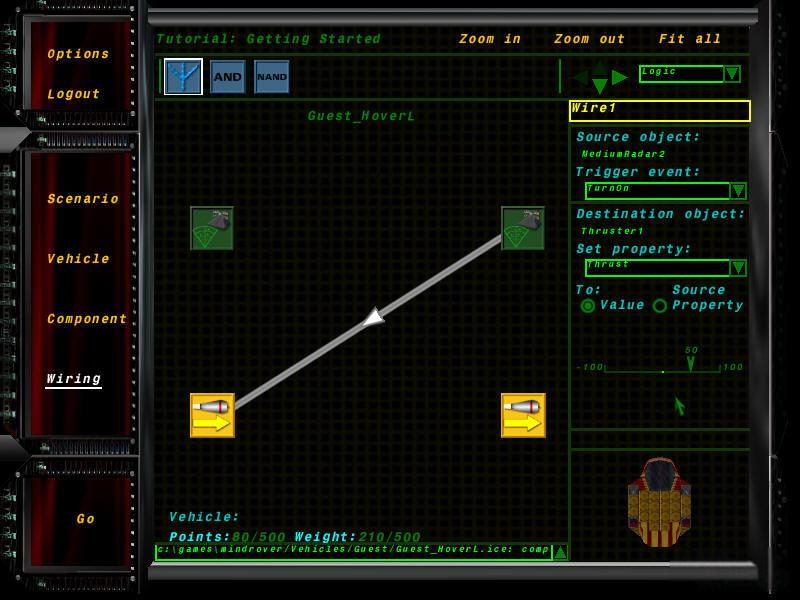Pick the NAND logic gate tool

pos(272,77)
